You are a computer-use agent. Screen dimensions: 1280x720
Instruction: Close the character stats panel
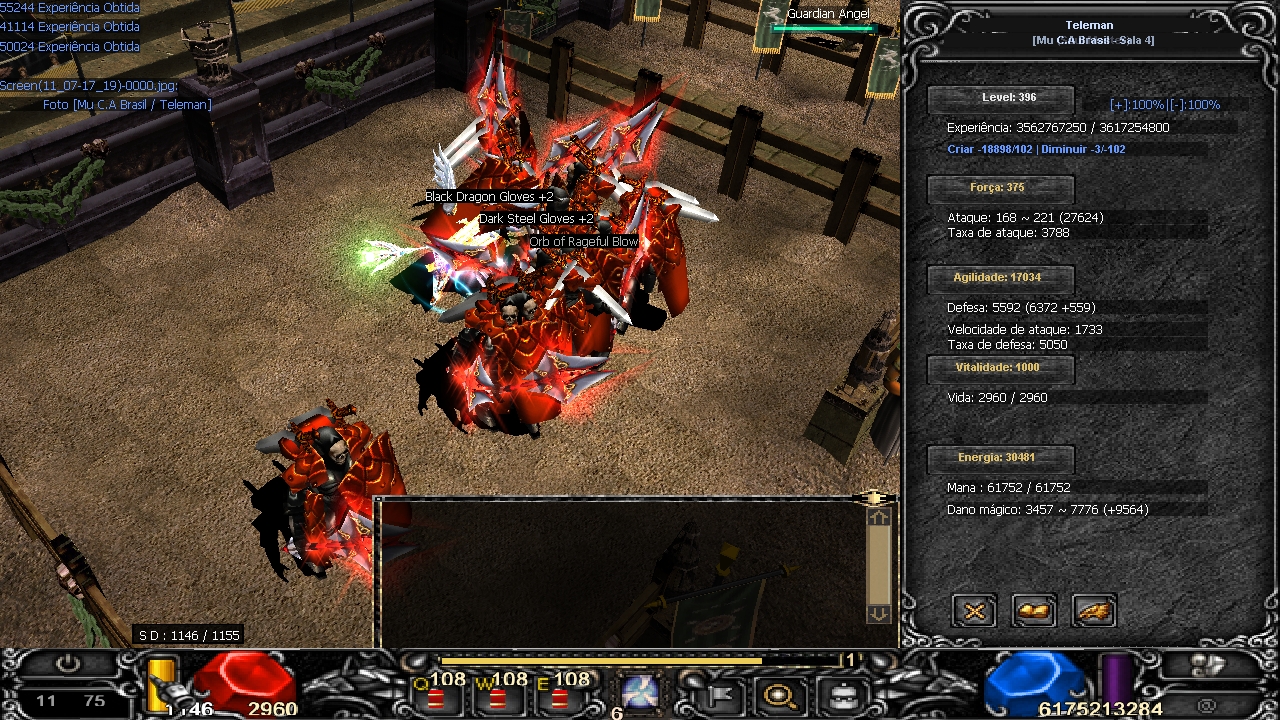coord(974,610)
